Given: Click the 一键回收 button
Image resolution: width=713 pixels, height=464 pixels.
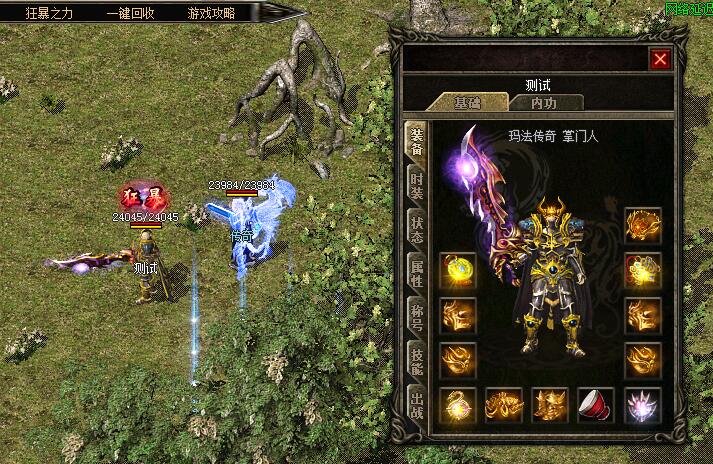Looking at the screenshot, I should (130, 14).
